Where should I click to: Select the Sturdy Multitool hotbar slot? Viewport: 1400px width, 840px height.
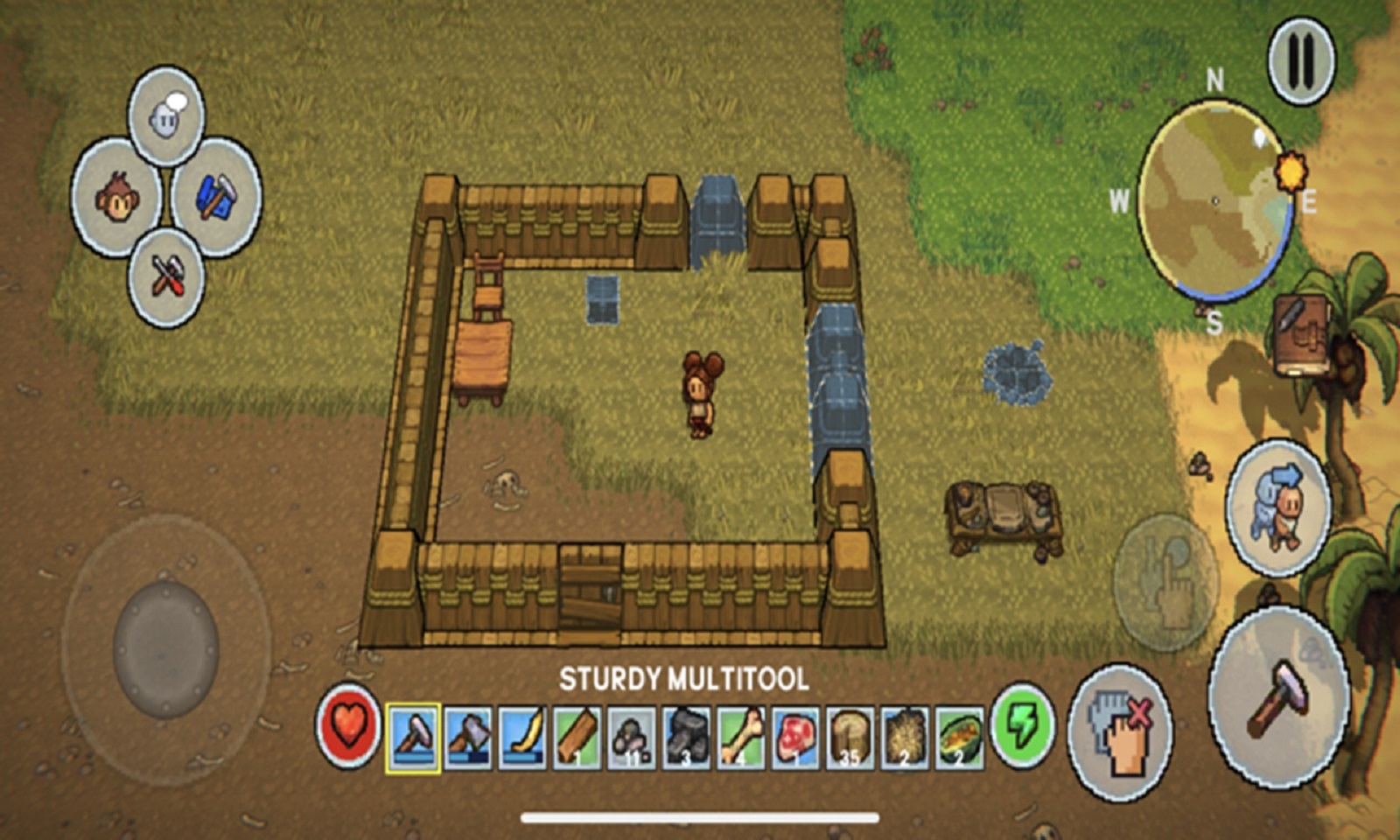point(413,738)
